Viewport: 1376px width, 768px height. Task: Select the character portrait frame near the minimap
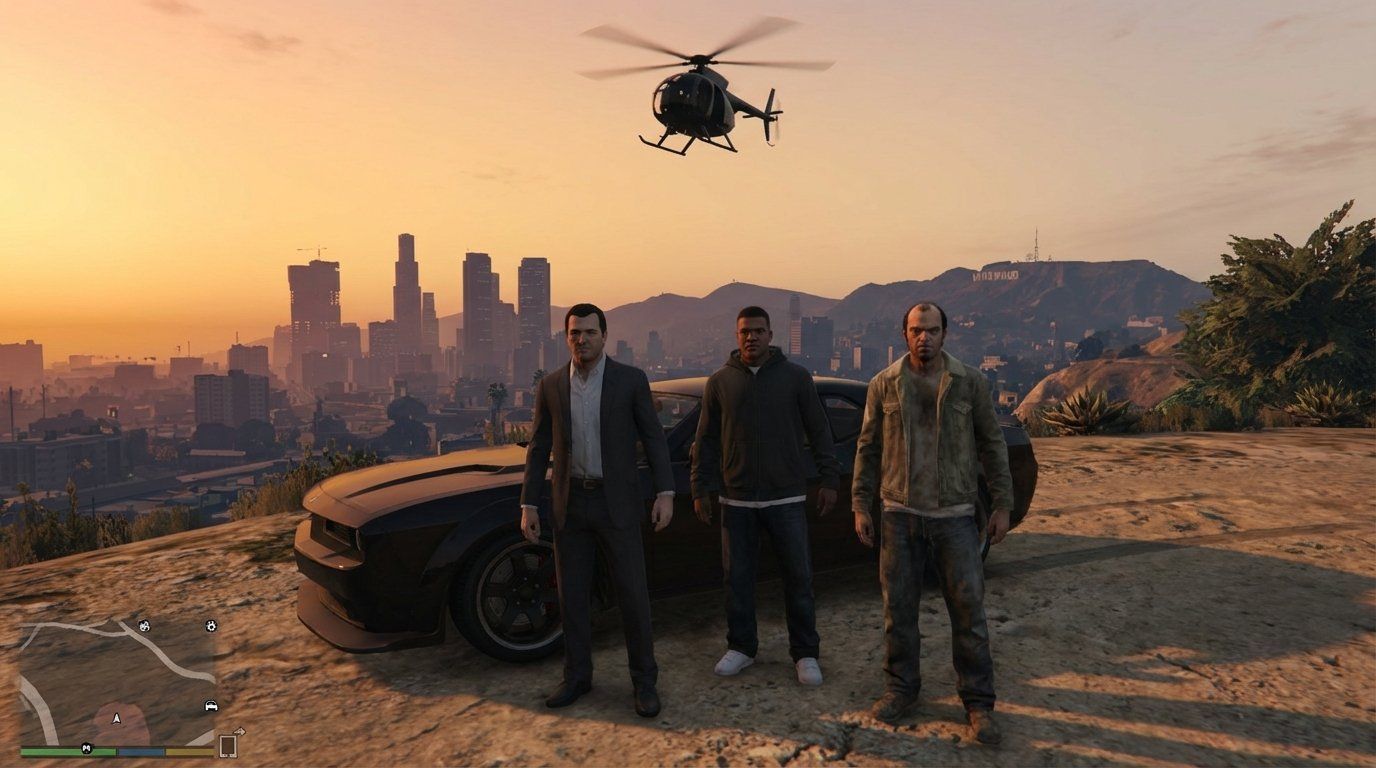pyautogui.click(x=228, y=745)
